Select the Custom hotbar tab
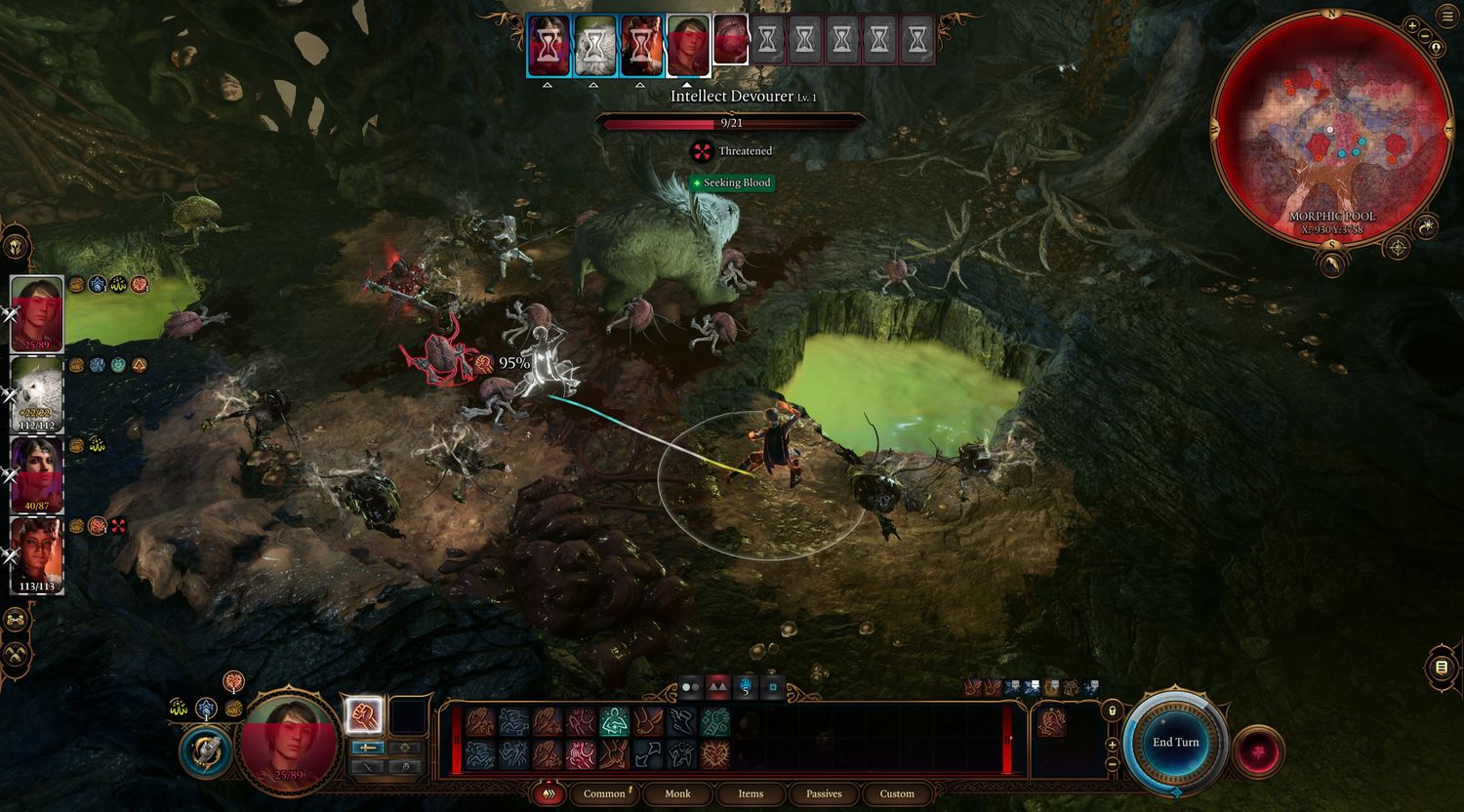The height and width of the screenshot is (812, 1464). [897, 793]
